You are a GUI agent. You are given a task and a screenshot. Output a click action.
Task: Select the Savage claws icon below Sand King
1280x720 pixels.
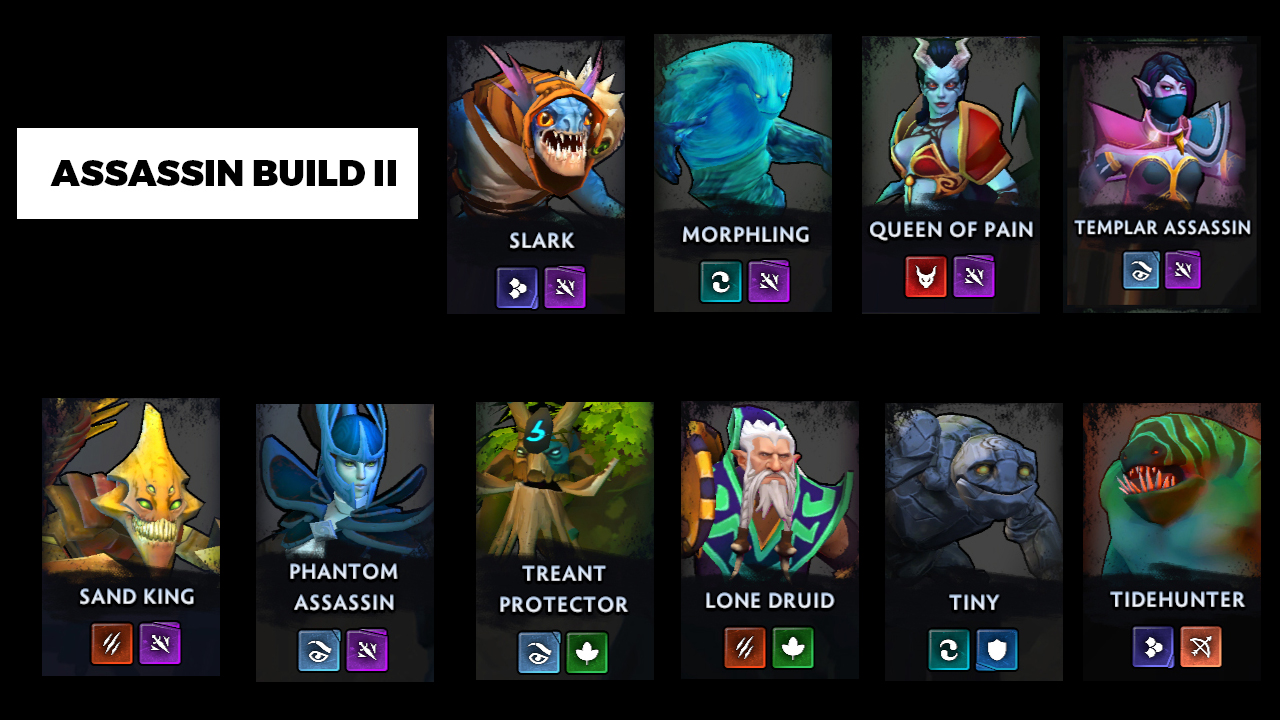[x=110, y=645]
